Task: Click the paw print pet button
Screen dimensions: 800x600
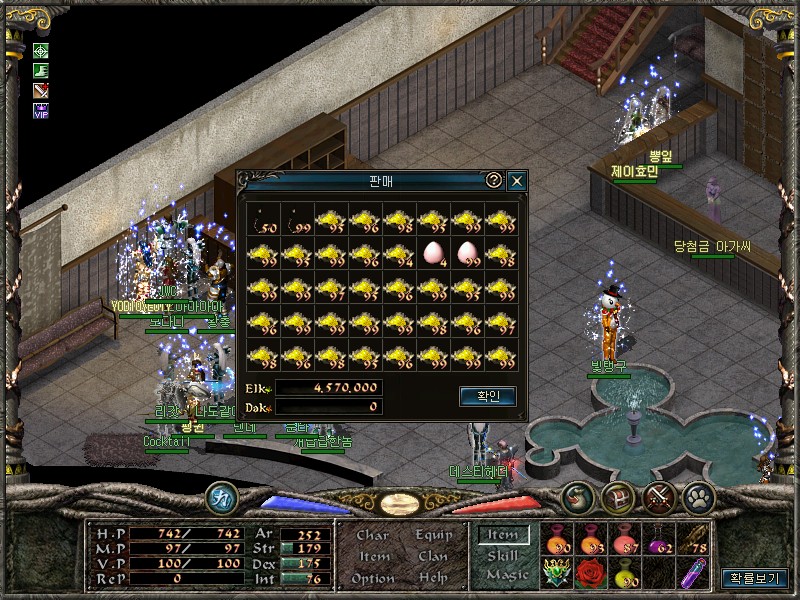Action: (696, 496)
